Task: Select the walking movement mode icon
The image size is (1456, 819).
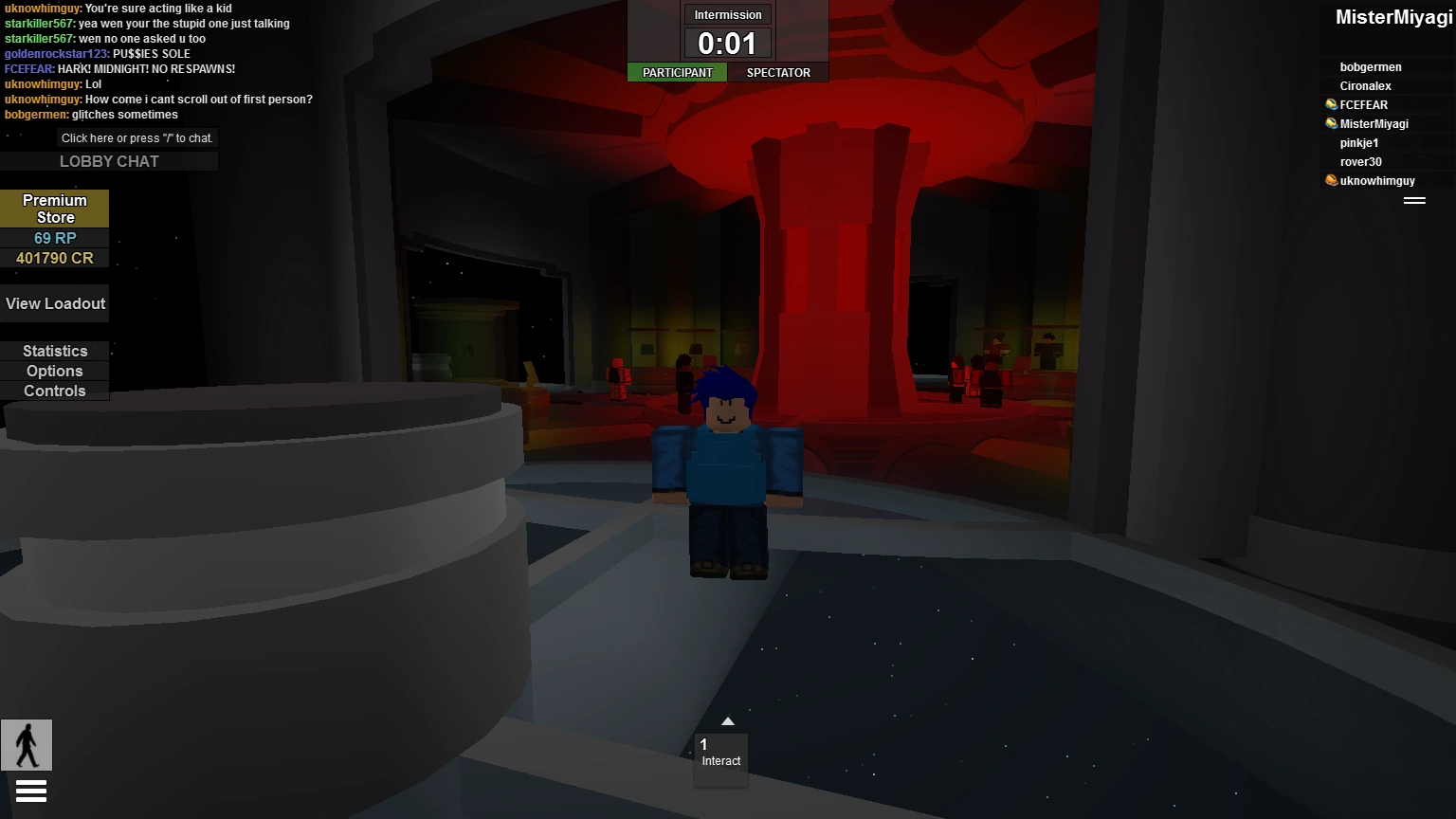Action: pyautogui.click(x=27, y=745)
